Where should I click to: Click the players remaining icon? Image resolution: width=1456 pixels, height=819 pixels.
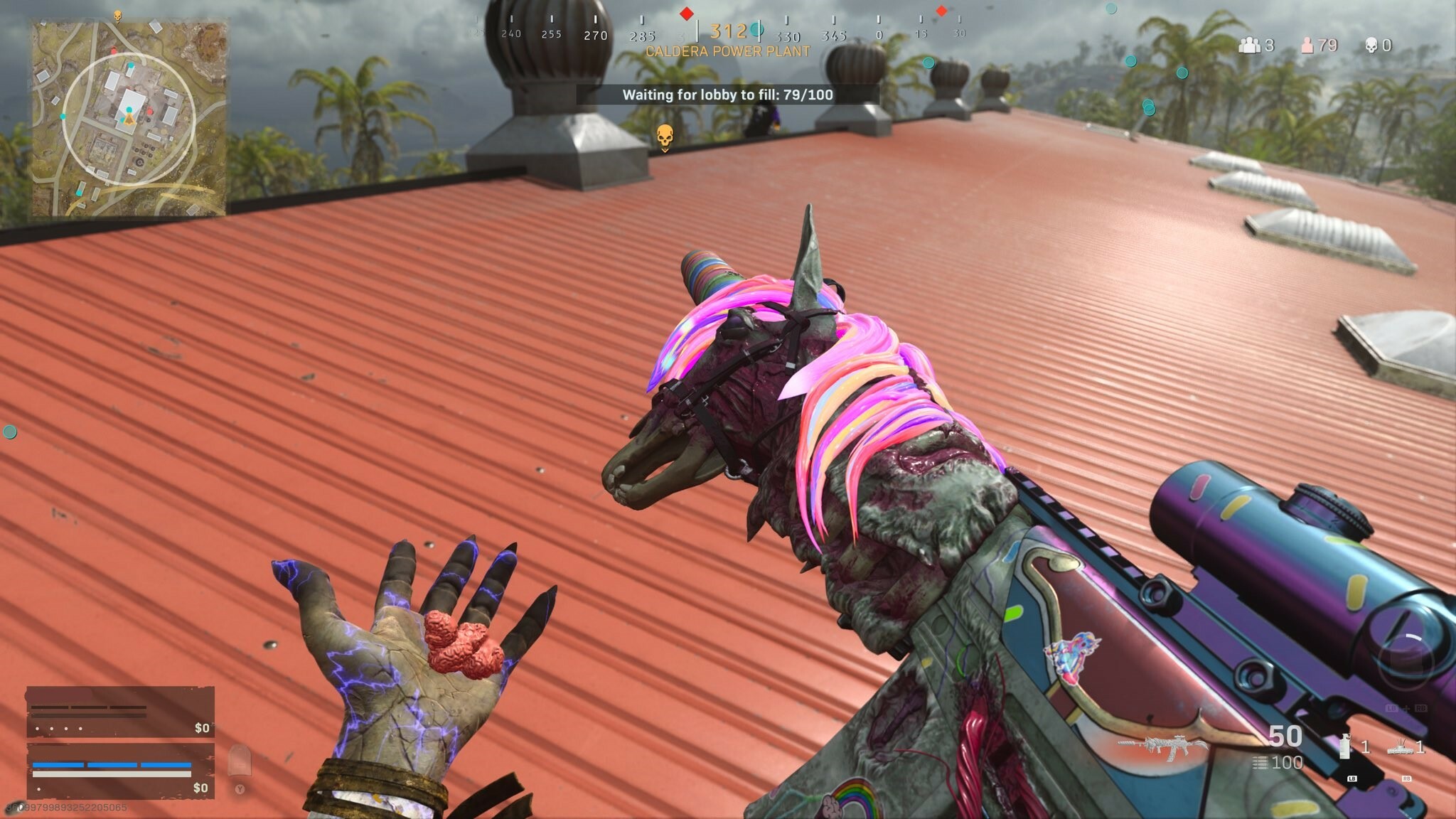tap(1307, 45)
